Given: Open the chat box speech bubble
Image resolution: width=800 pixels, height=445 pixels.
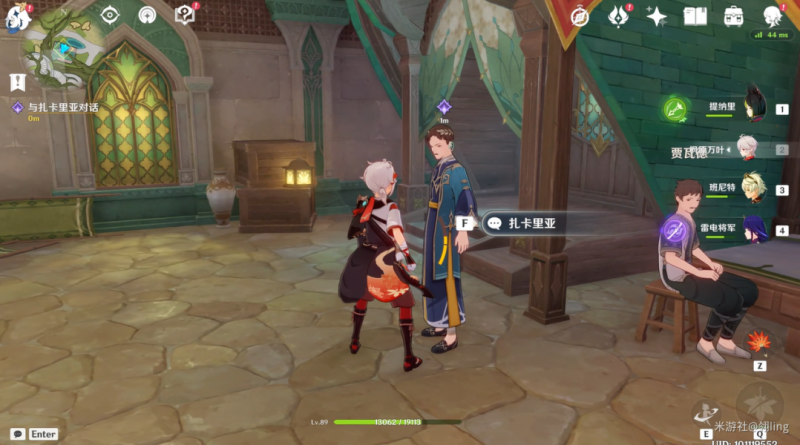Looking at the screenshot, I should point(15,433).
